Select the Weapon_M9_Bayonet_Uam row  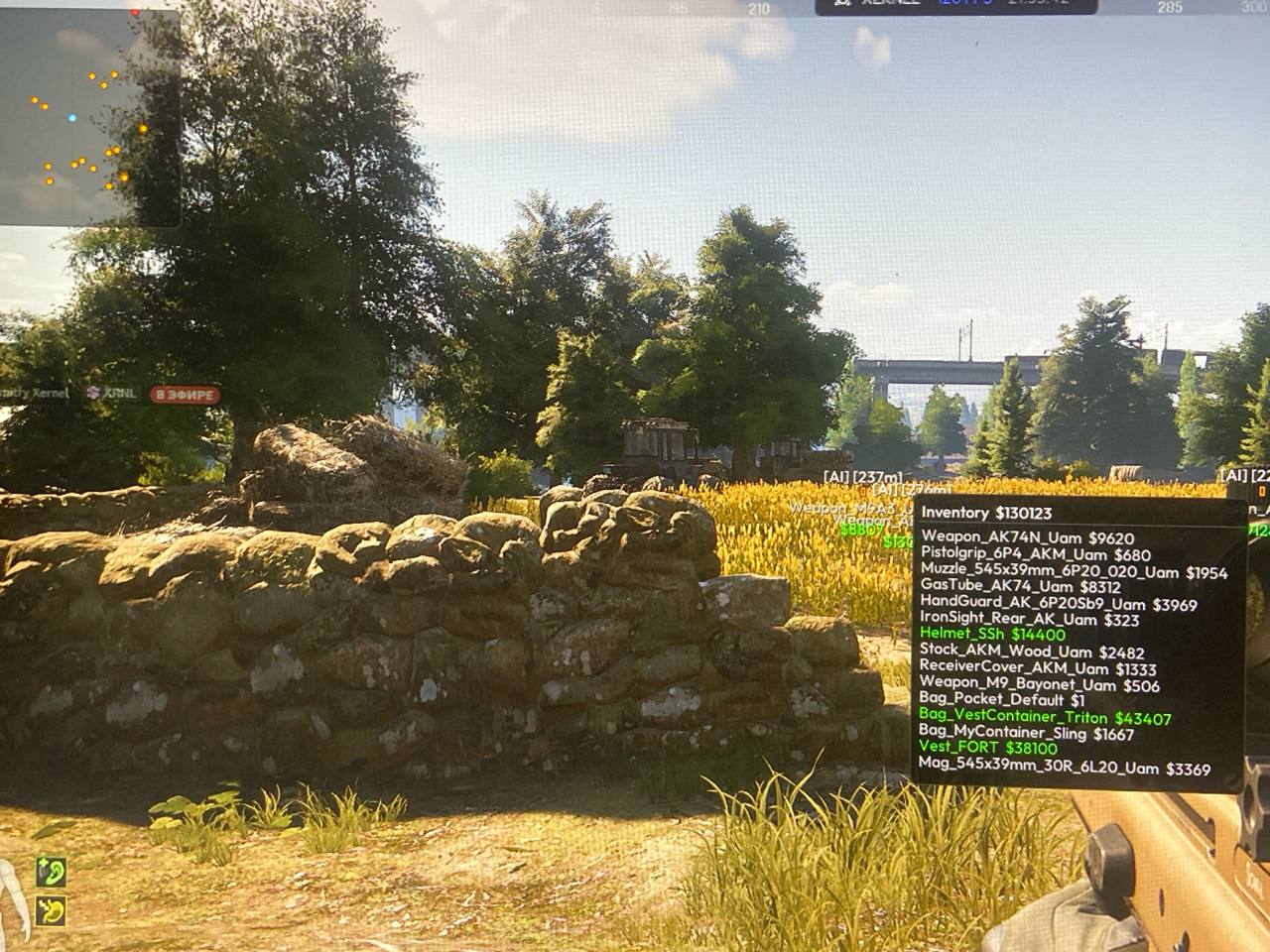coord(1039,684)
